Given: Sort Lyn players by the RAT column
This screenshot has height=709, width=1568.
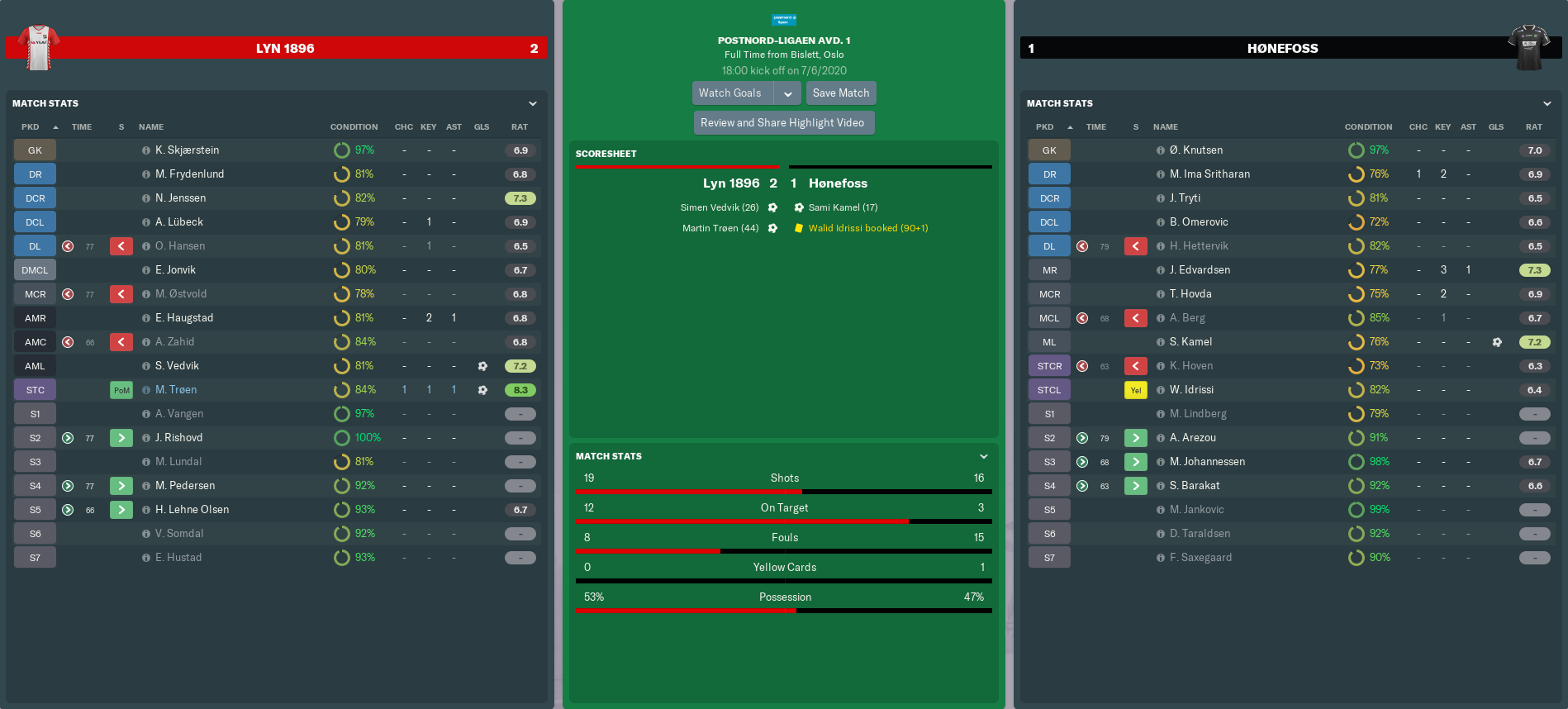Looking at the screenshot, I should [519, 127].
